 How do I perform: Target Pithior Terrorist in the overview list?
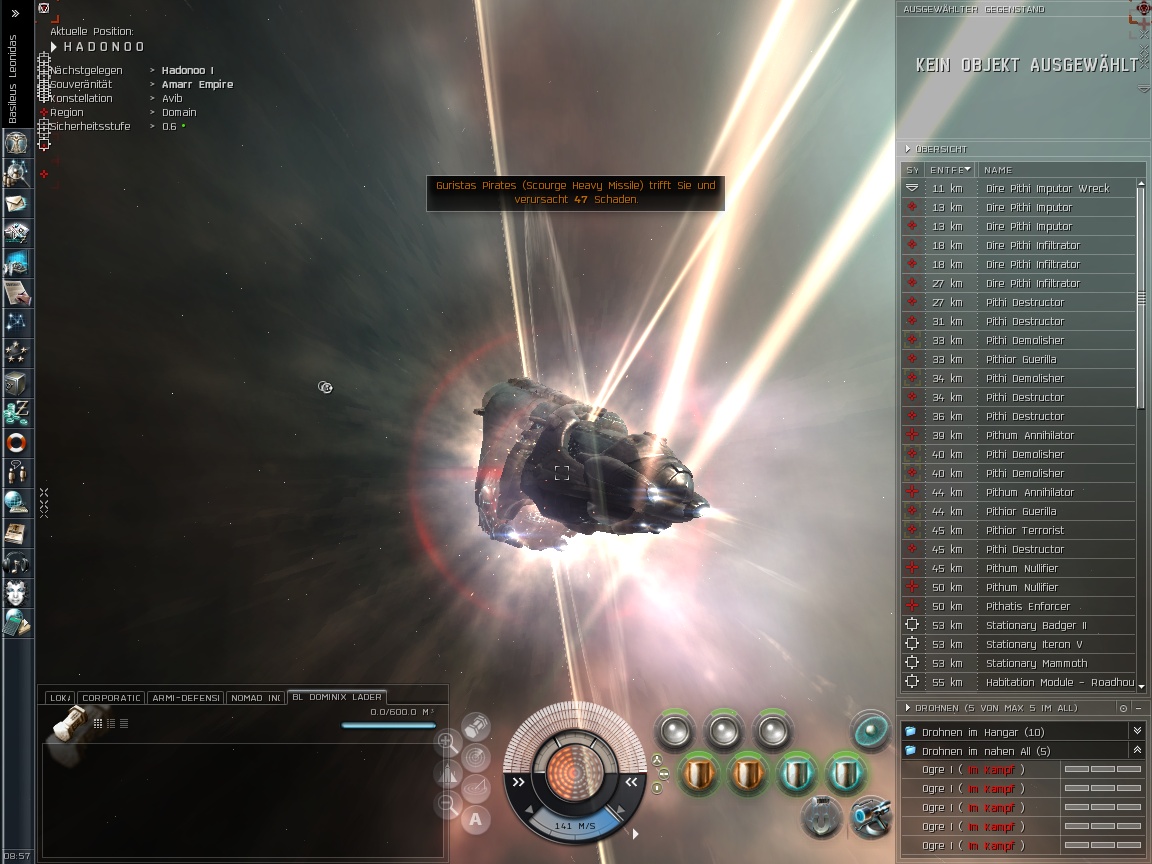click(1025, 530)
